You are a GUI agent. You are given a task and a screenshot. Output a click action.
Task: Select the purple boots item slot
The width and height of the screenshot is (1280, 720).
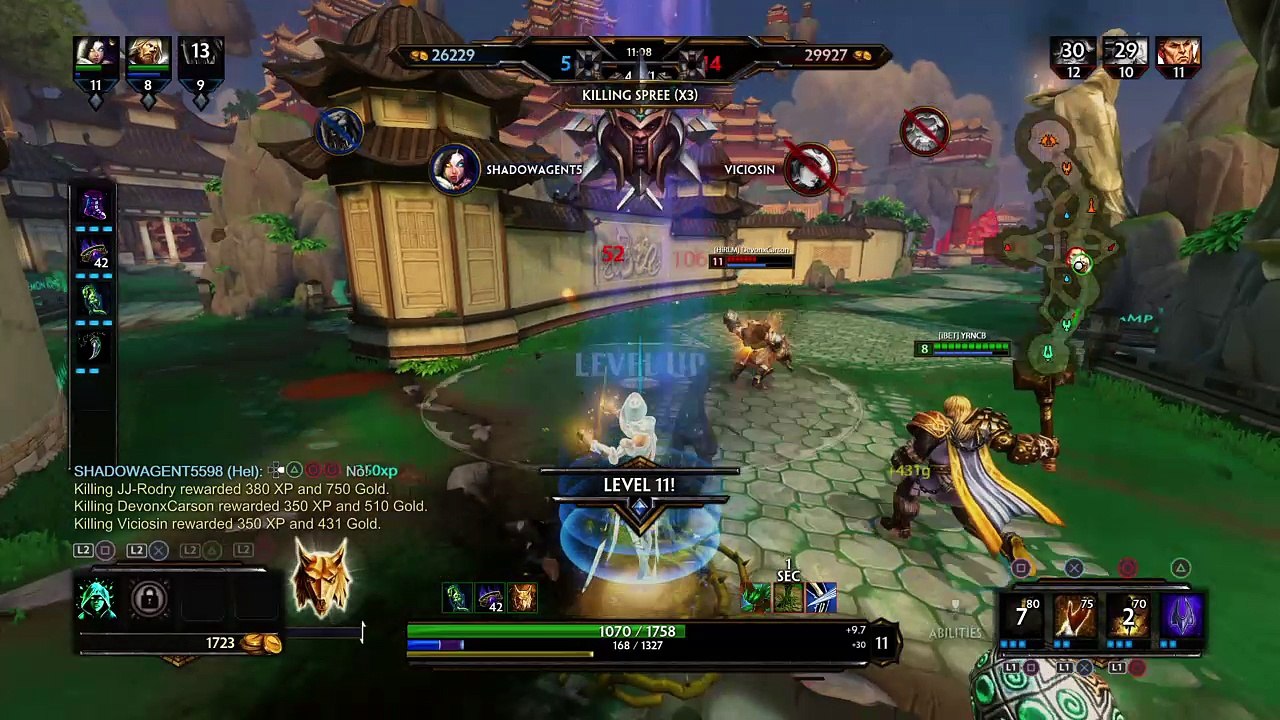pyautogui.click(x=94, y=206)
